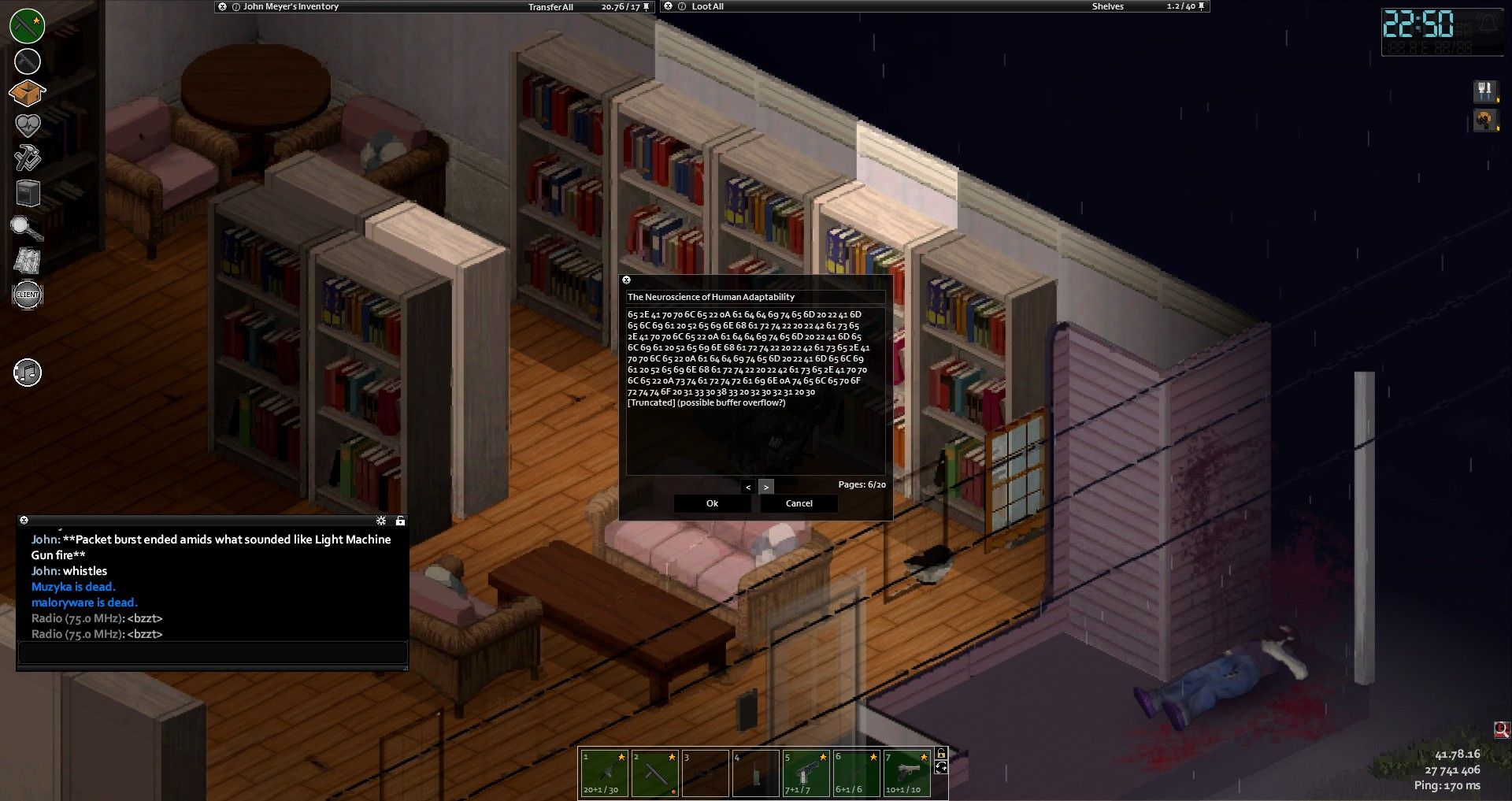The width and height of the screenshot is (1512, 801).
Task: Open the crafting hammer menu
Action: [27, 158]
